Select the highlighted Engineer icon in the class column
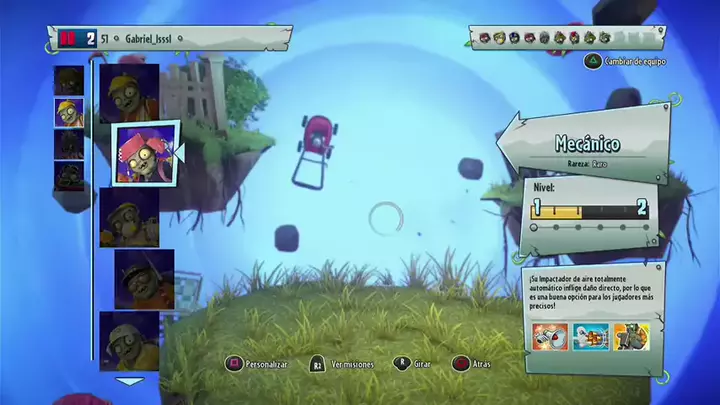Image resolution: width=720 pixels, height=405 pixels. point(68,112)
